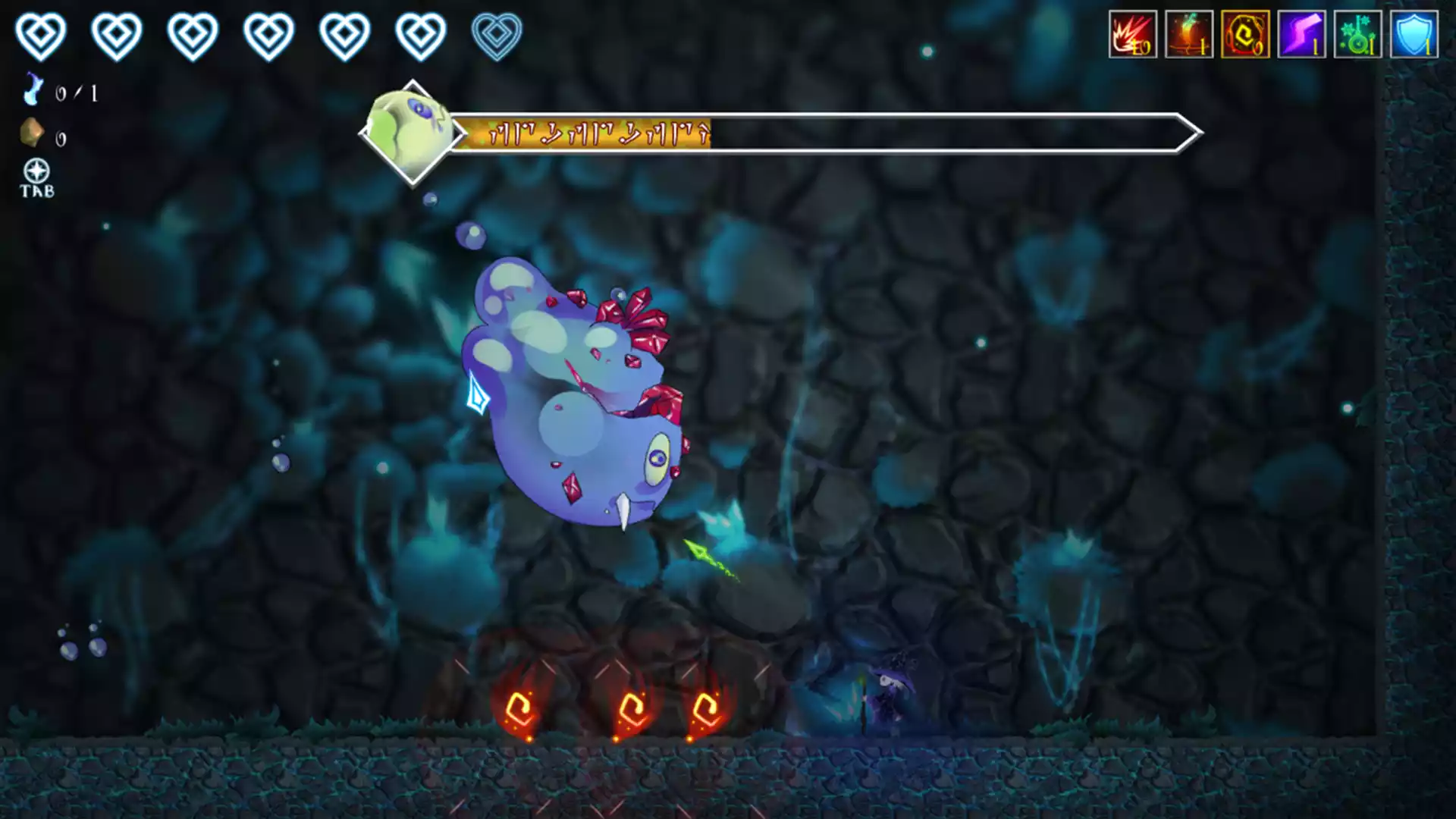Select the blue shield spell icon
This screenshot has width=1456, height=819.
[x=1414, y=35]
